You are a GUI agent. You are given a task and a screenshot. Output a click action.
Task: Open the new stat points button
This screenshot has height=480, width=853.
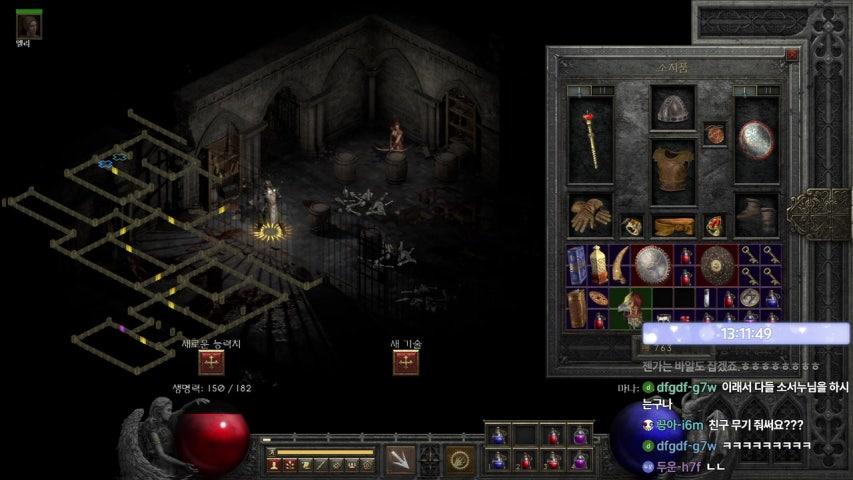[x=211, y=362]
